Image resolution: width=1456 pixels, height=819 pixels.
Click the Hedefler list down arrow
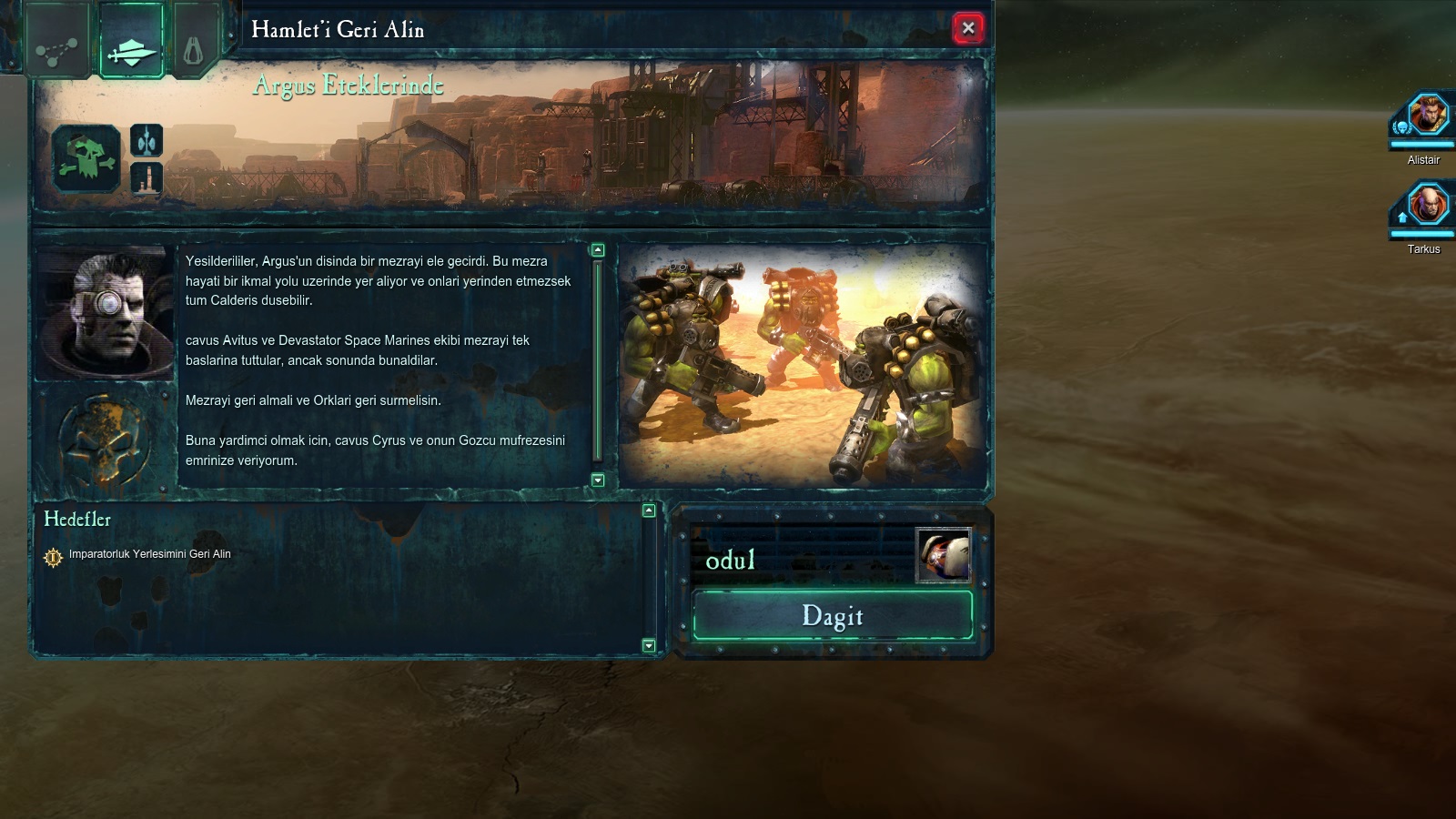[649, 645]
